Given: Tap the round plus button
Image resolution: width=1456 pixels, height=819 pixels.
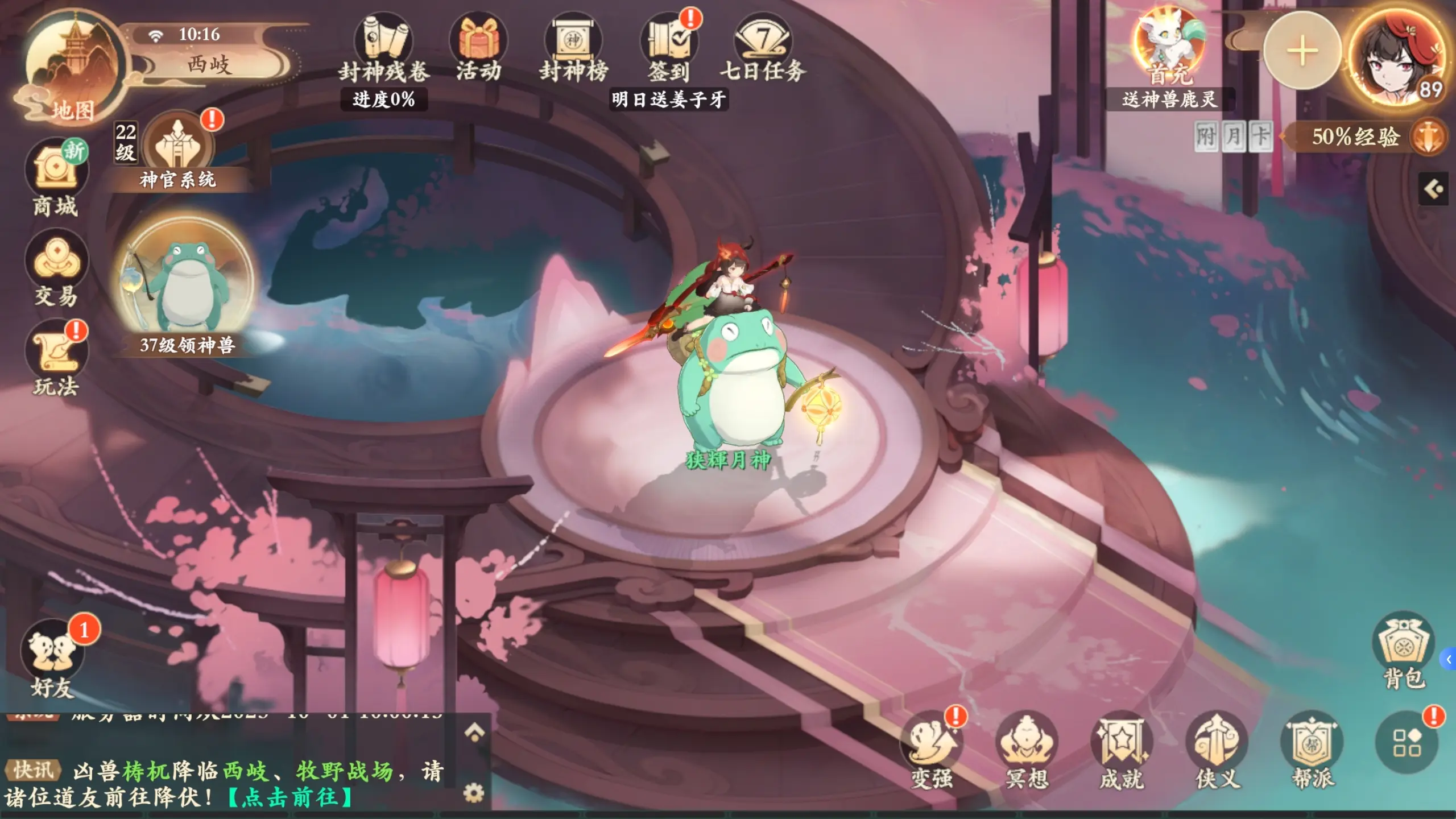Looking at the screenshot, I should [1302, 51].
